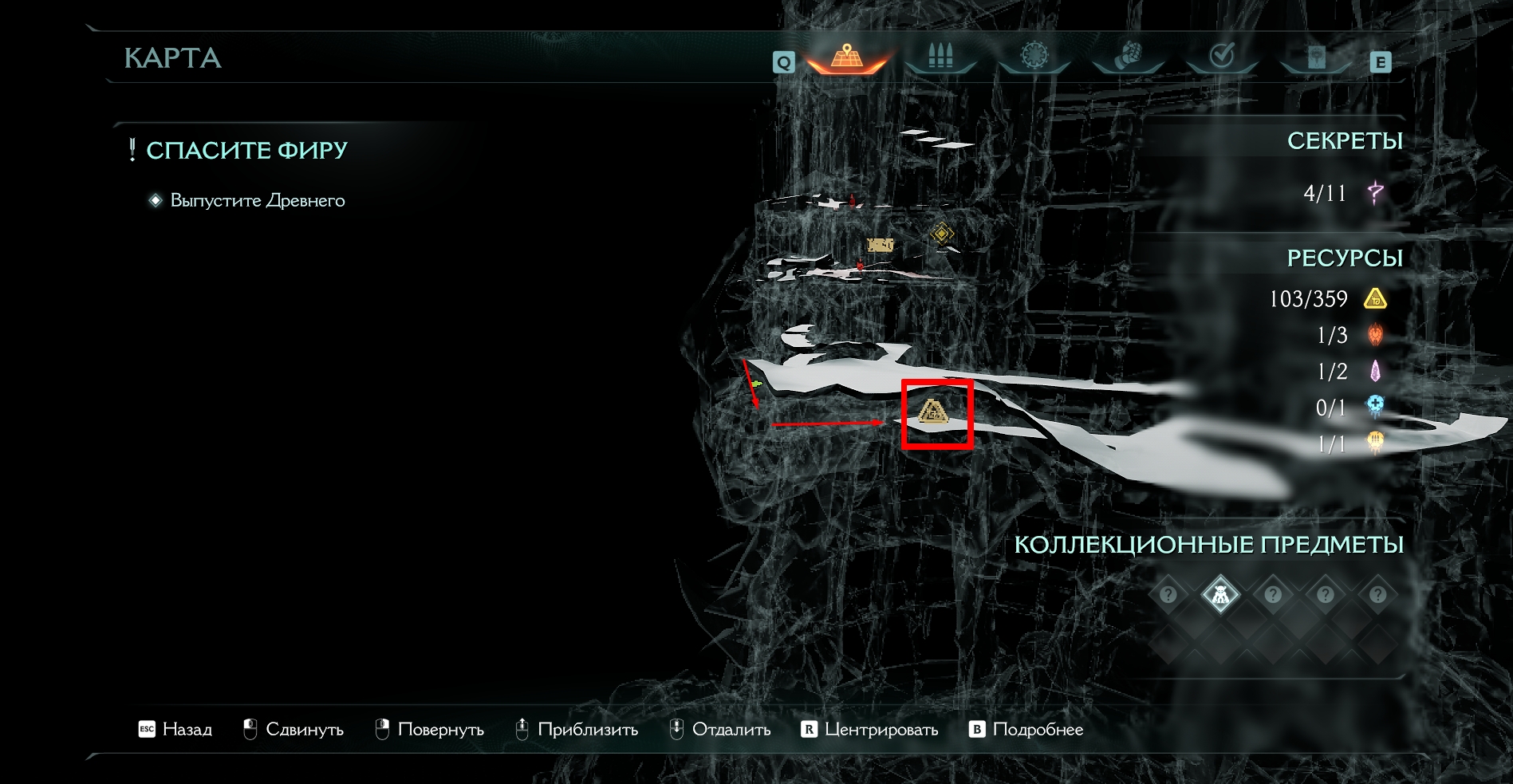Switch to the bullets Arsenal tab

(940, 57)
